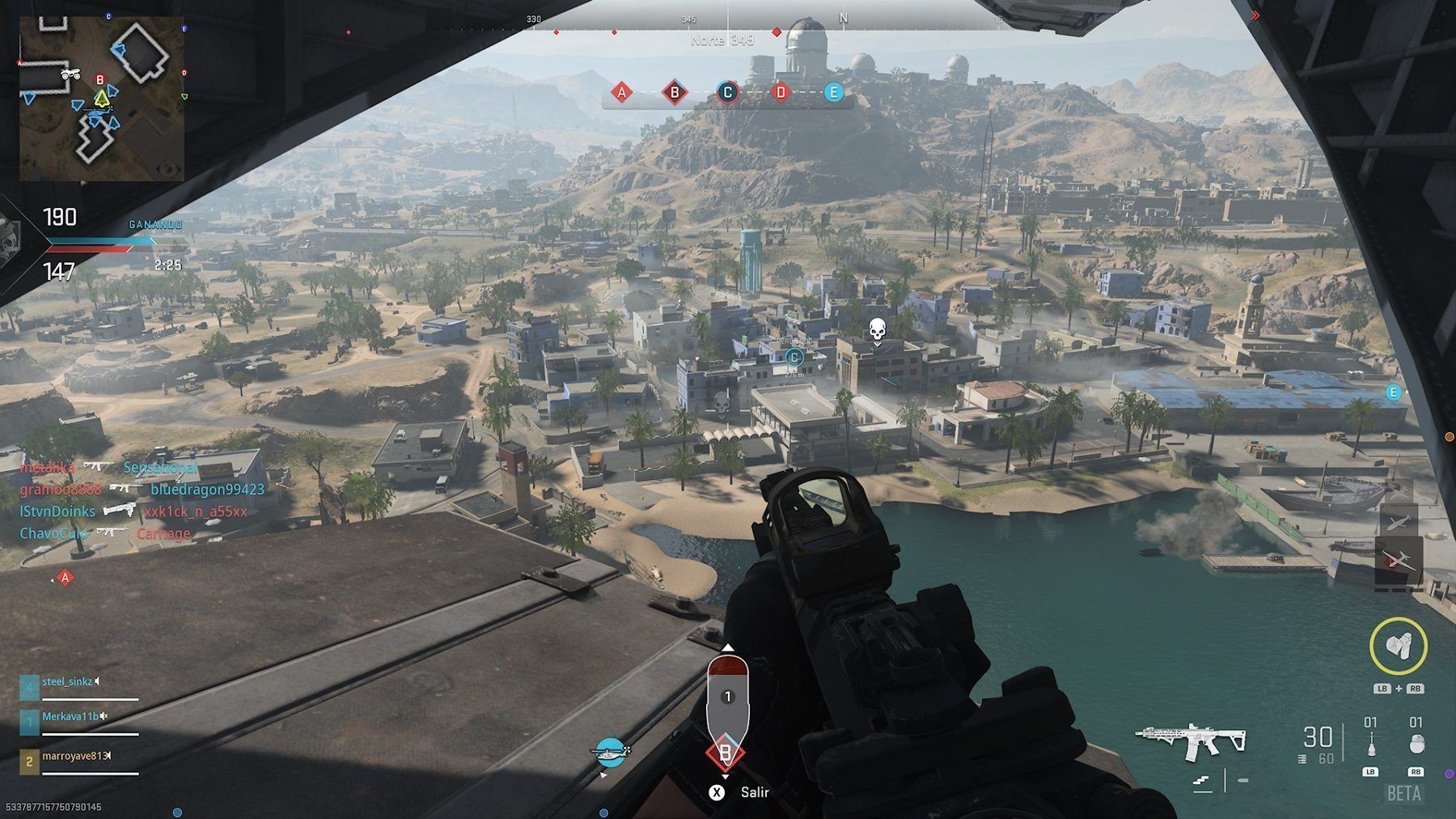Click the blue helicopter vehicle icon at the bottom
This screenshot has height=819, width=1456.
[611, 753]
